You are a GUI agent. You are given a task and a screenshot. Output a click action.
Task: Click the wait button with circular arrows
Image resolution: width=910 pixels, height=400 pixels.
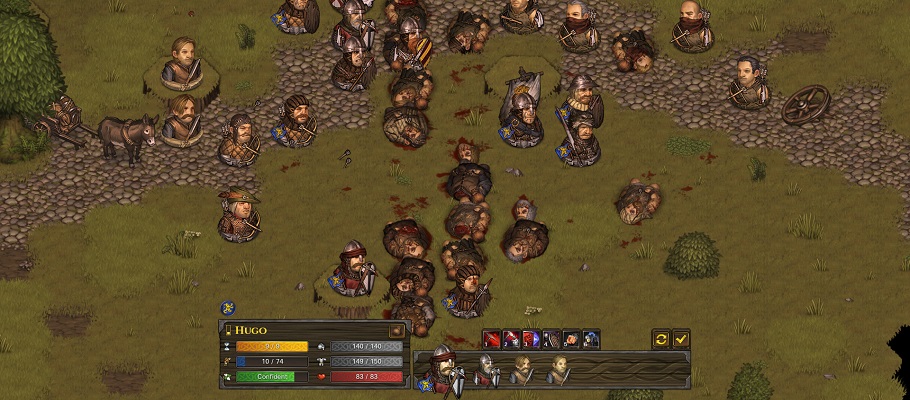click(661, 339)
